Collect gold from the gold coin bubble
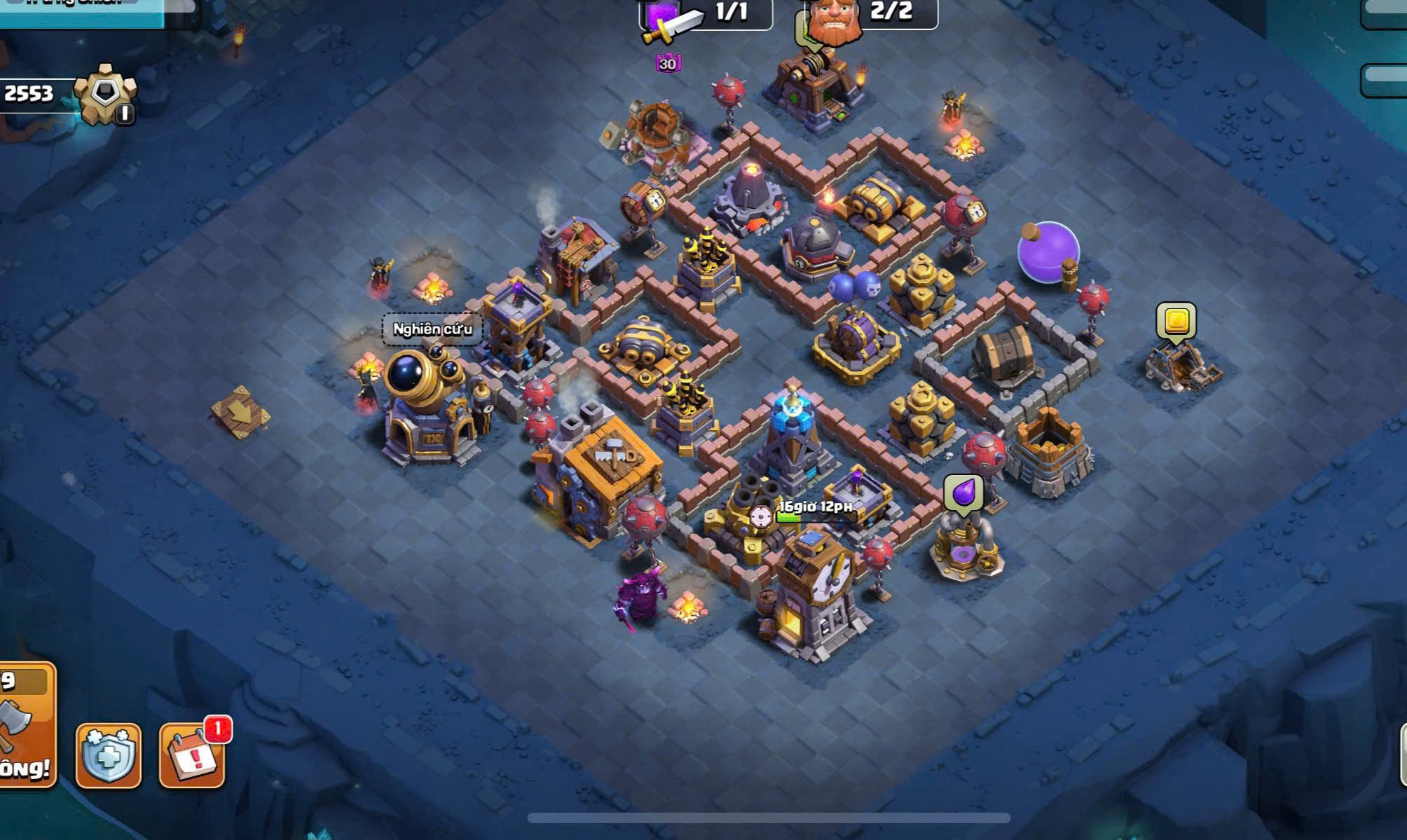The width and height of the screenshot is (1407, 840). (1176, 322)
